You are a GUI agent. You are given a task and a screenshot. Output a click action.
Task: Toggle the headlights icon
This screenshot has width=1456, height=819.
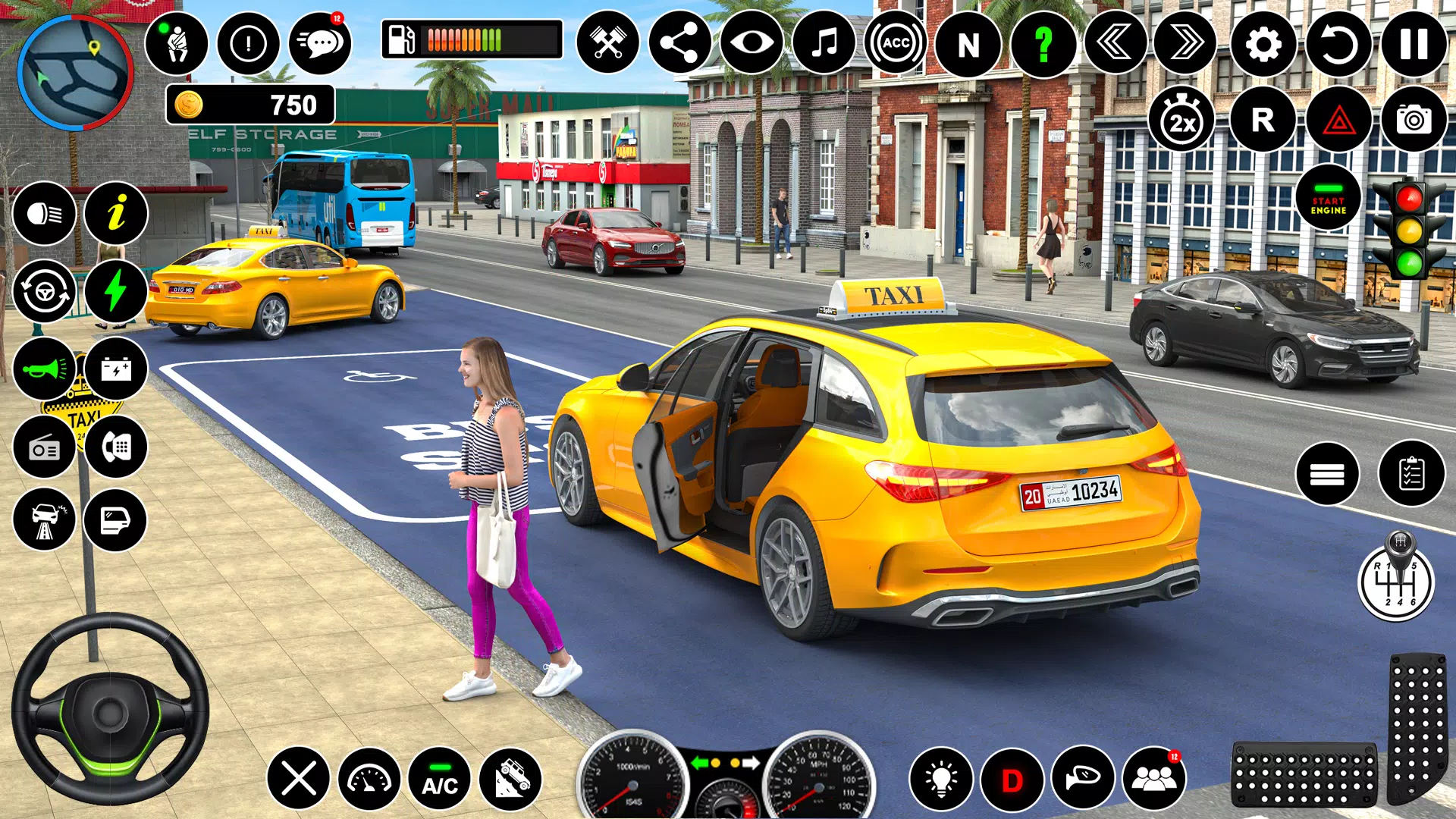45,214
